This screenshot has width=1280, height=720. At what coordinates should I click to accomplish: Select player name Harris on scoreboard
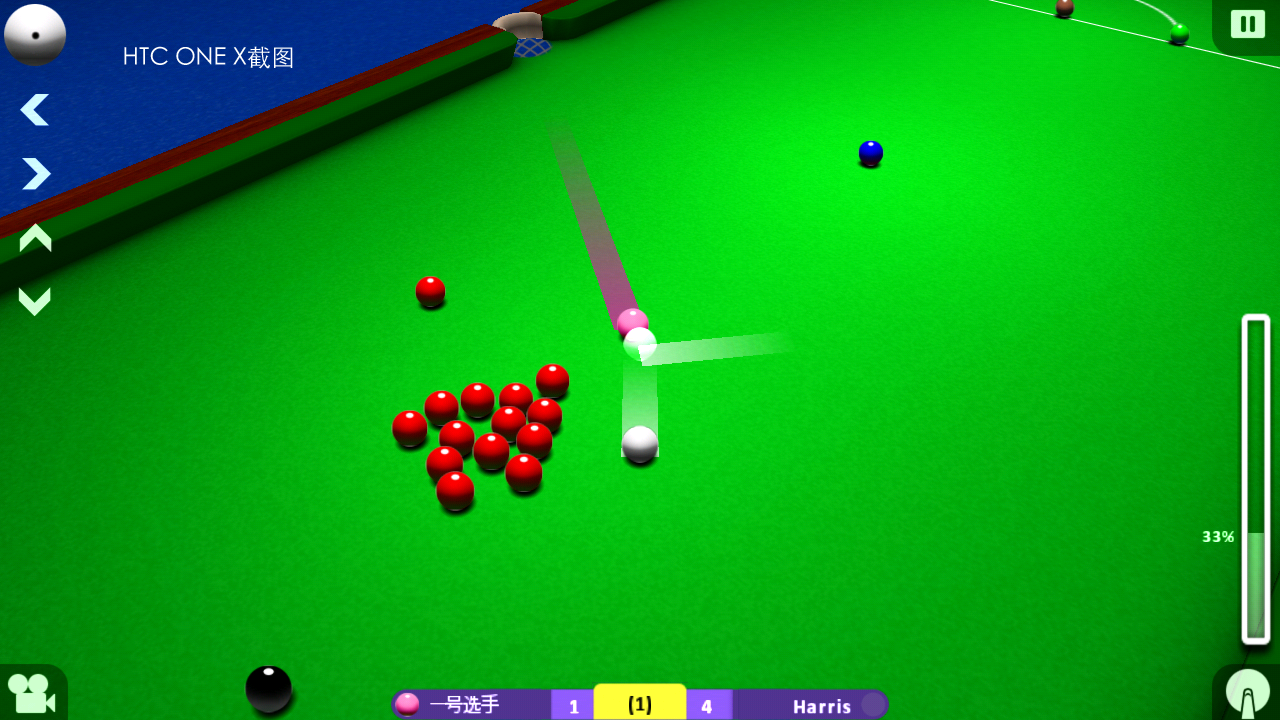pyautogui.click(x=824, y=706)
